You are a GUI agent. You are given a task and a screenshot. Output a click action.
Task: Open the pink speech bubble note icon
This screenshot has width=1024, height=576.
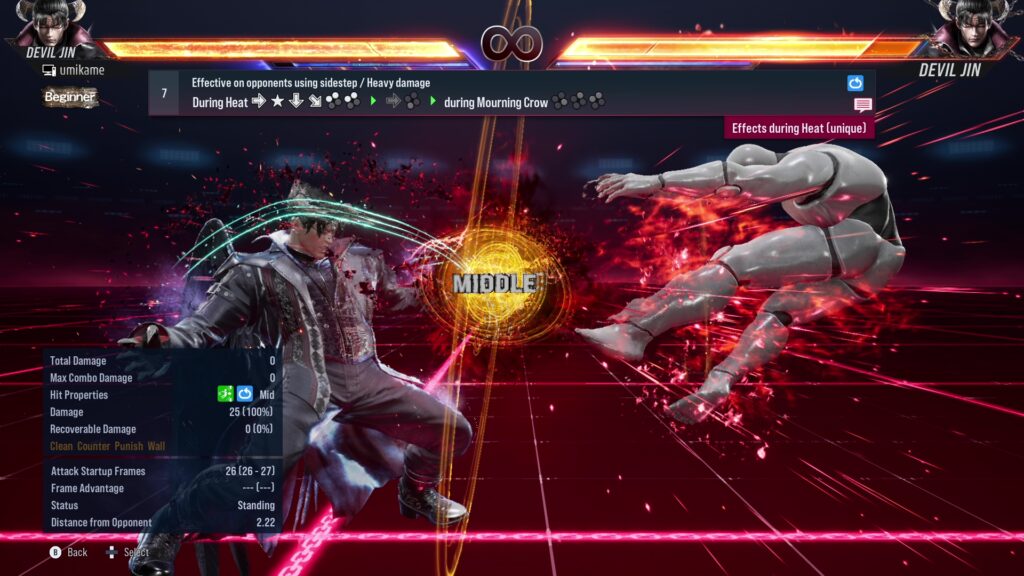point(862,105)
